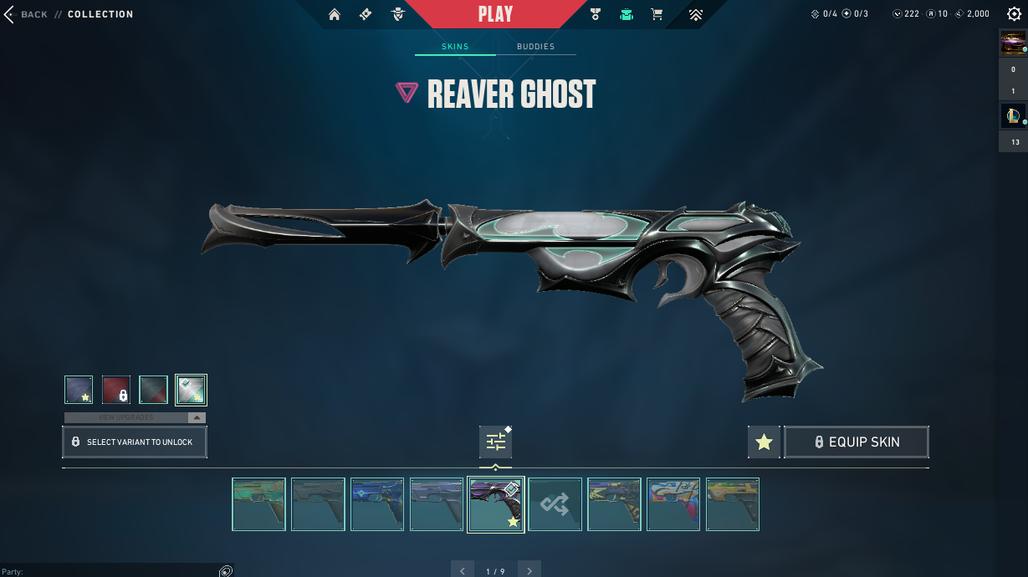Image resolution: width=1028 pixels, height=577 pixels.
Task: Open the career medal icon
Action: pos(595,14)
